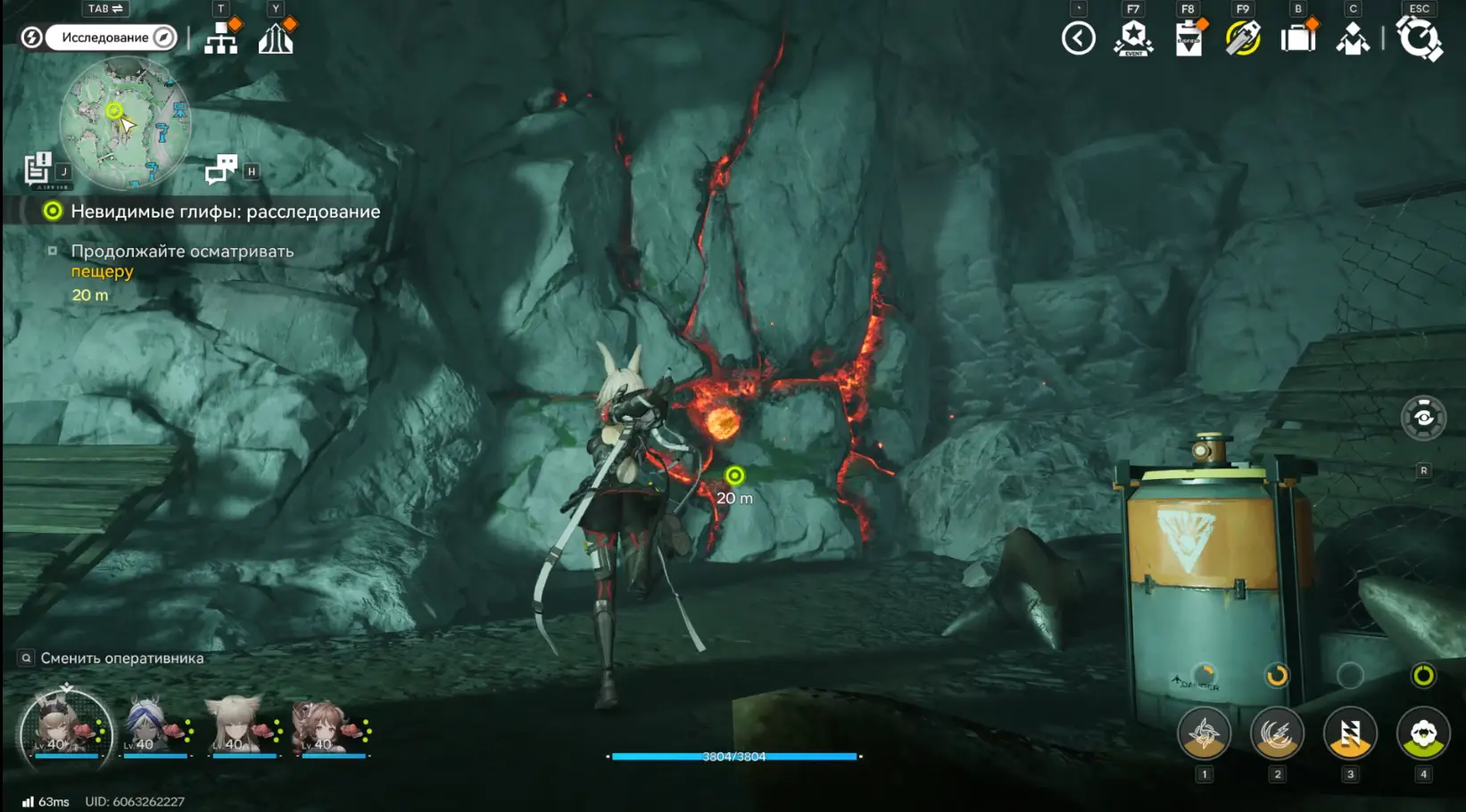The width and height of the screenshot is (1466, 812).
Task: Open the Endfield clipboard icon
Action: [x=1189, y=39]
